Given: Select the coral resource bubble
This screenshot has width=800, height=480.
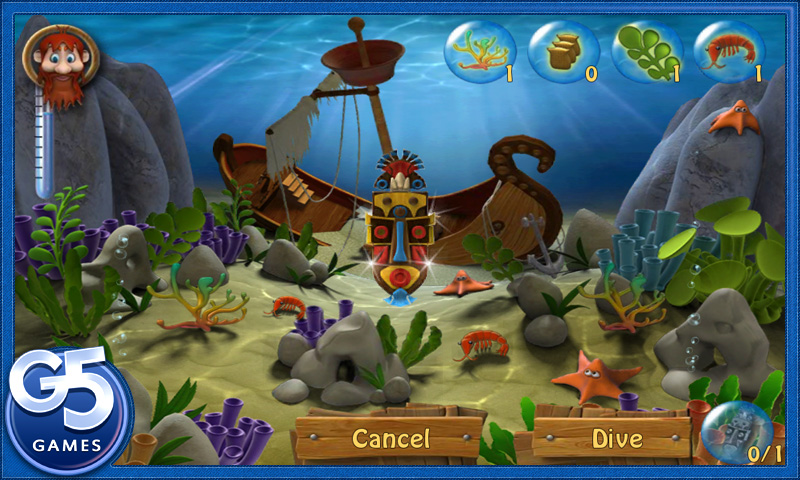Looking at the screenshot, I should point(480,52).
